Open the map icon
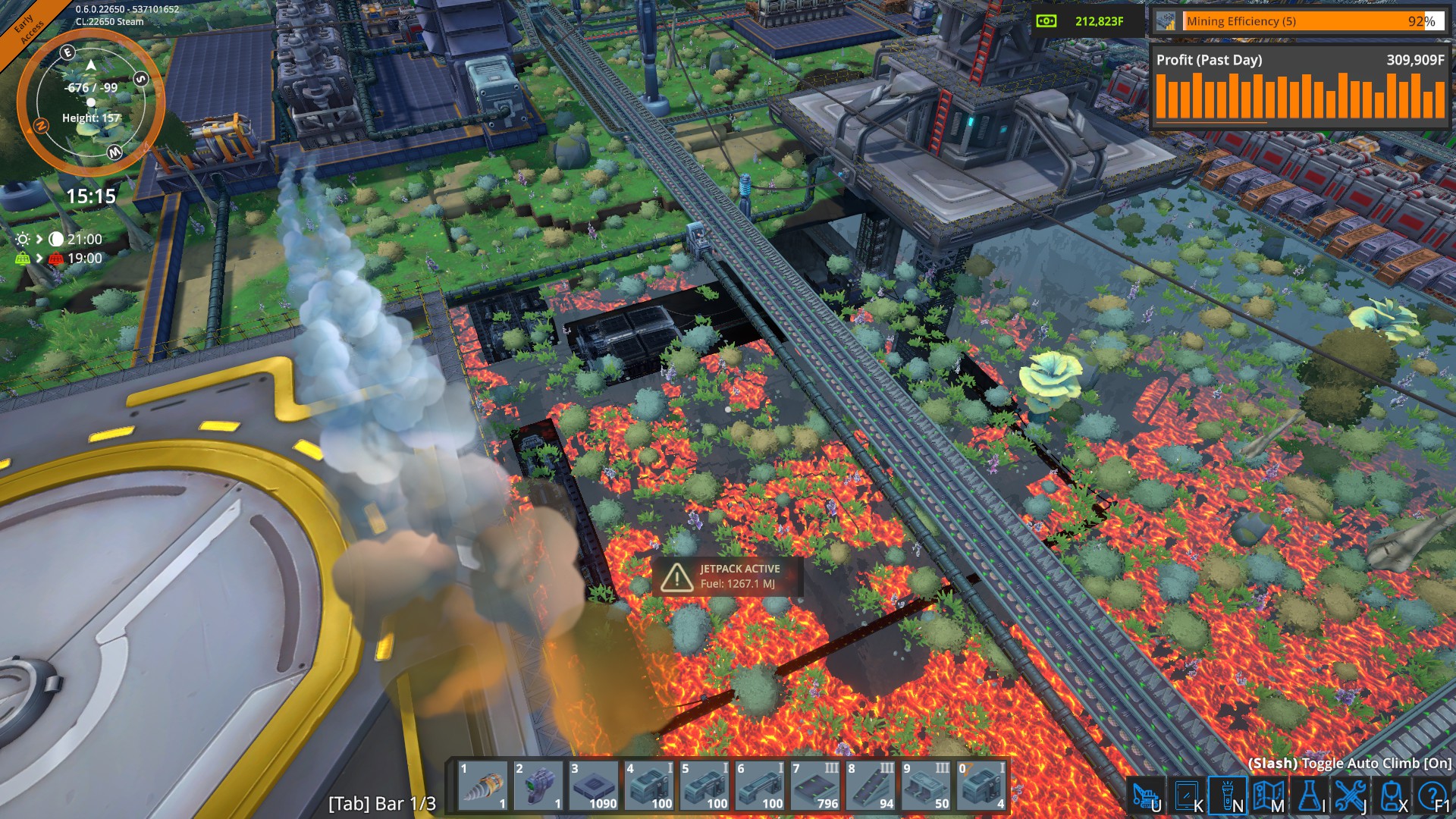1456x819 pixels. point(1269,797)
